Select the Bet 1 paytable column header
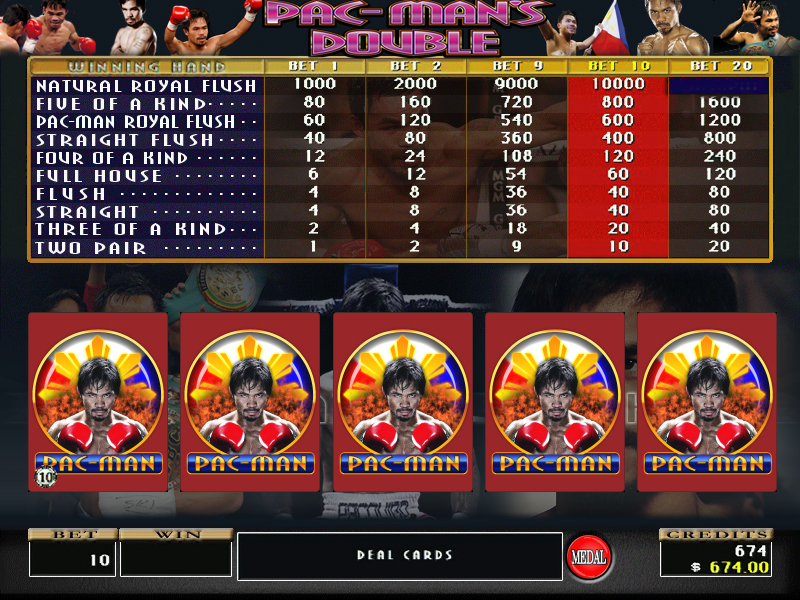The height and width of the screenshot is (600, 800). coord(314,66)
